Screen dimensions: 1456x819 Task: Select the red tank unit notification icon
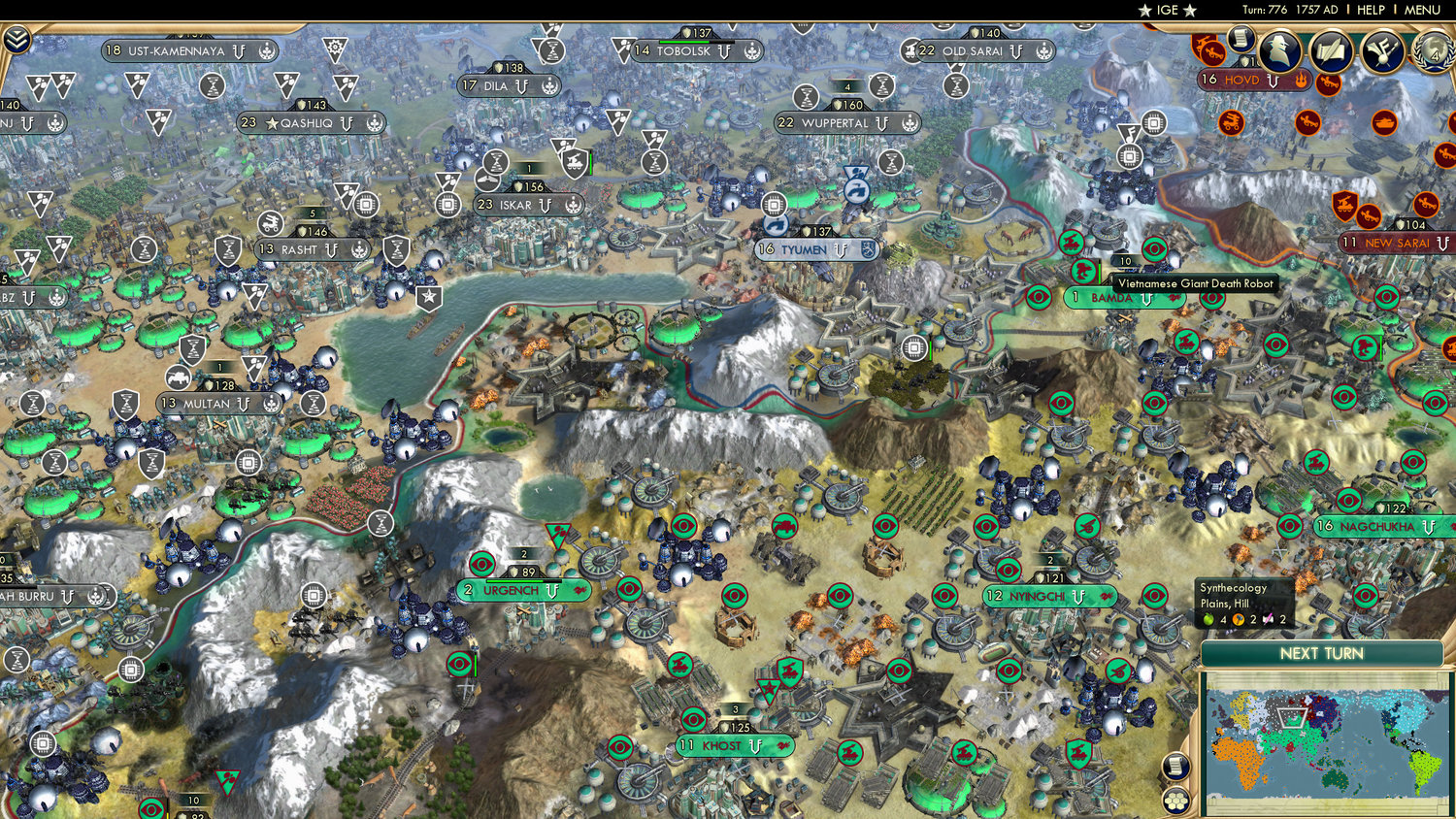pos(1385,122)
